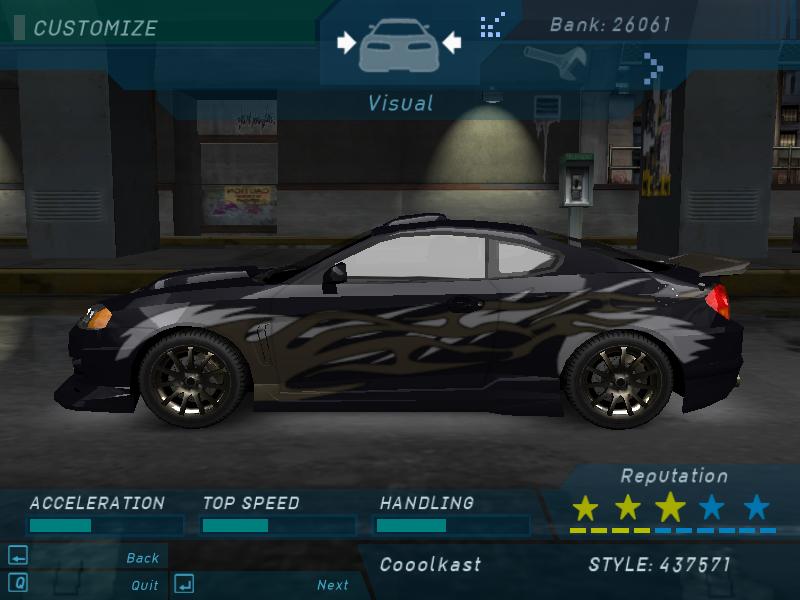This screenshot has width=800, height=600.
Task: Choose Quit in the bottom bar
Action: 145,585
